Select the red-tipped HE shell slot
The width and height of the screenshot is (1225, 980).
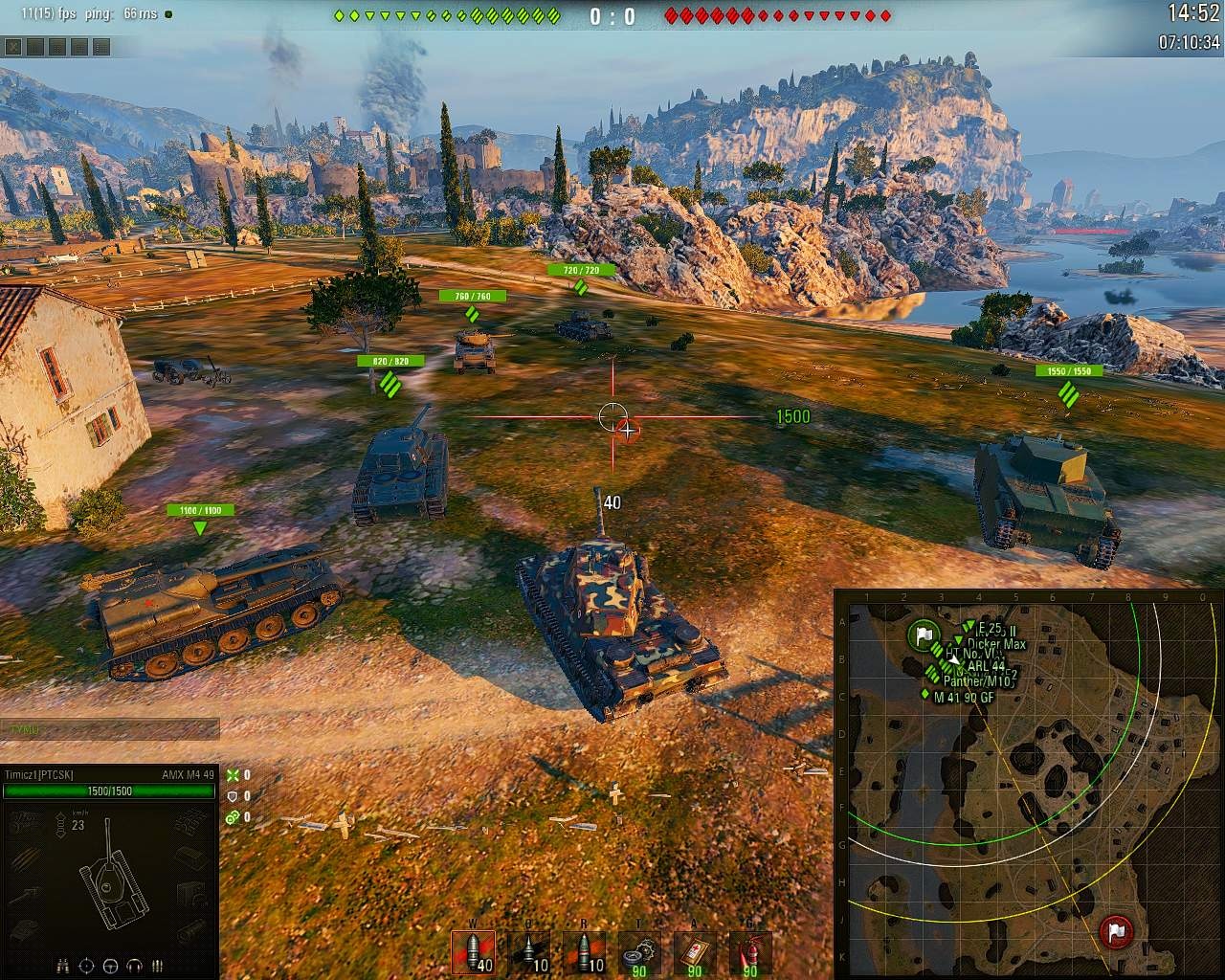584,951
